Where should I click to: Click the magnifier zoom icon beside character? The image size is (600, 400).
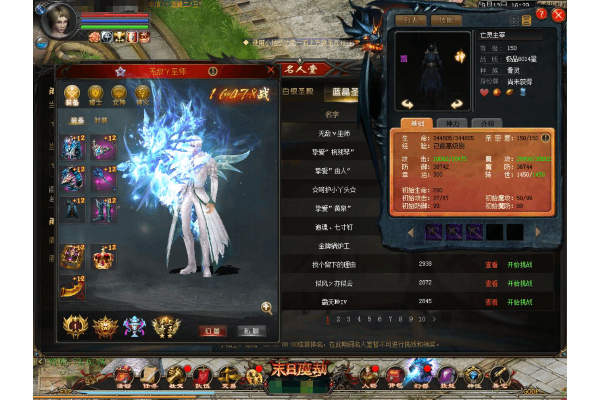coord(267,308)
